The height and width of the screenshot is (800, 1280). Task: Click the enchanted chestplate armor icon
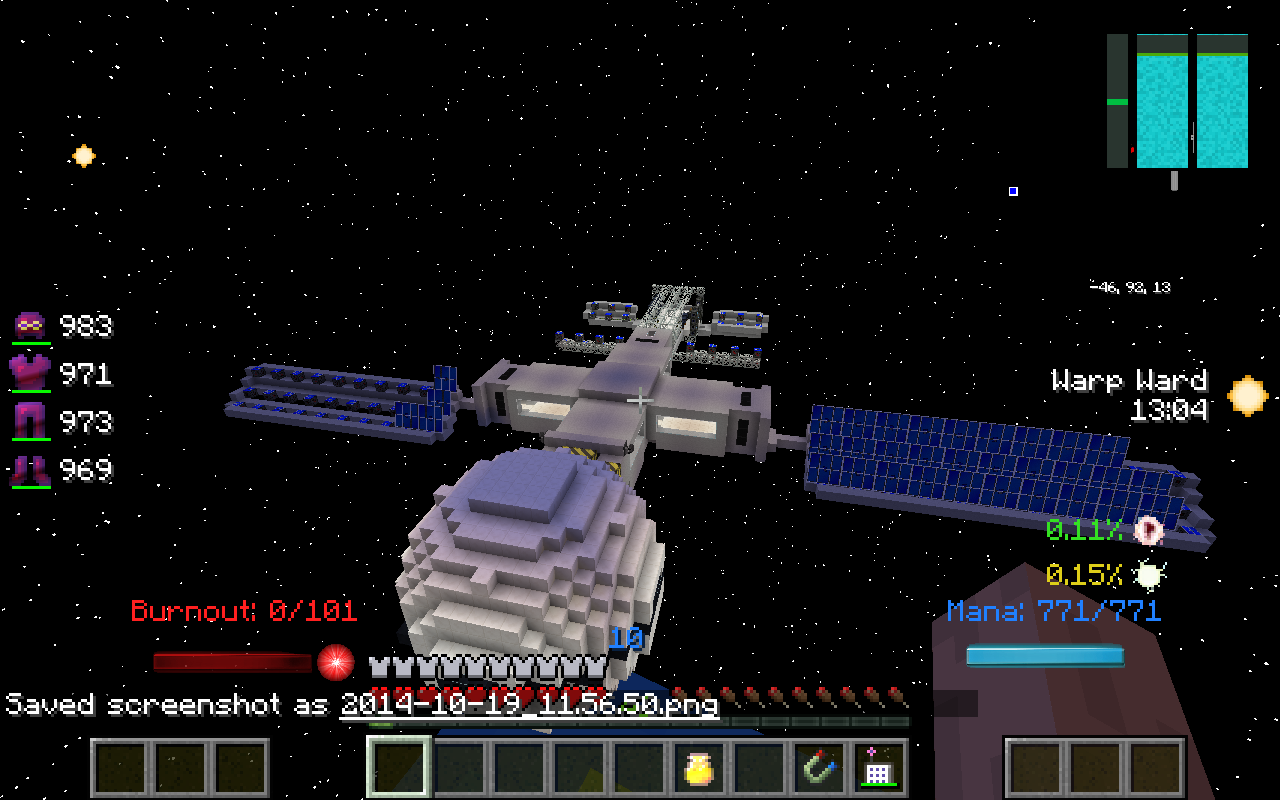pyautogui.click(x=32, y=373)
